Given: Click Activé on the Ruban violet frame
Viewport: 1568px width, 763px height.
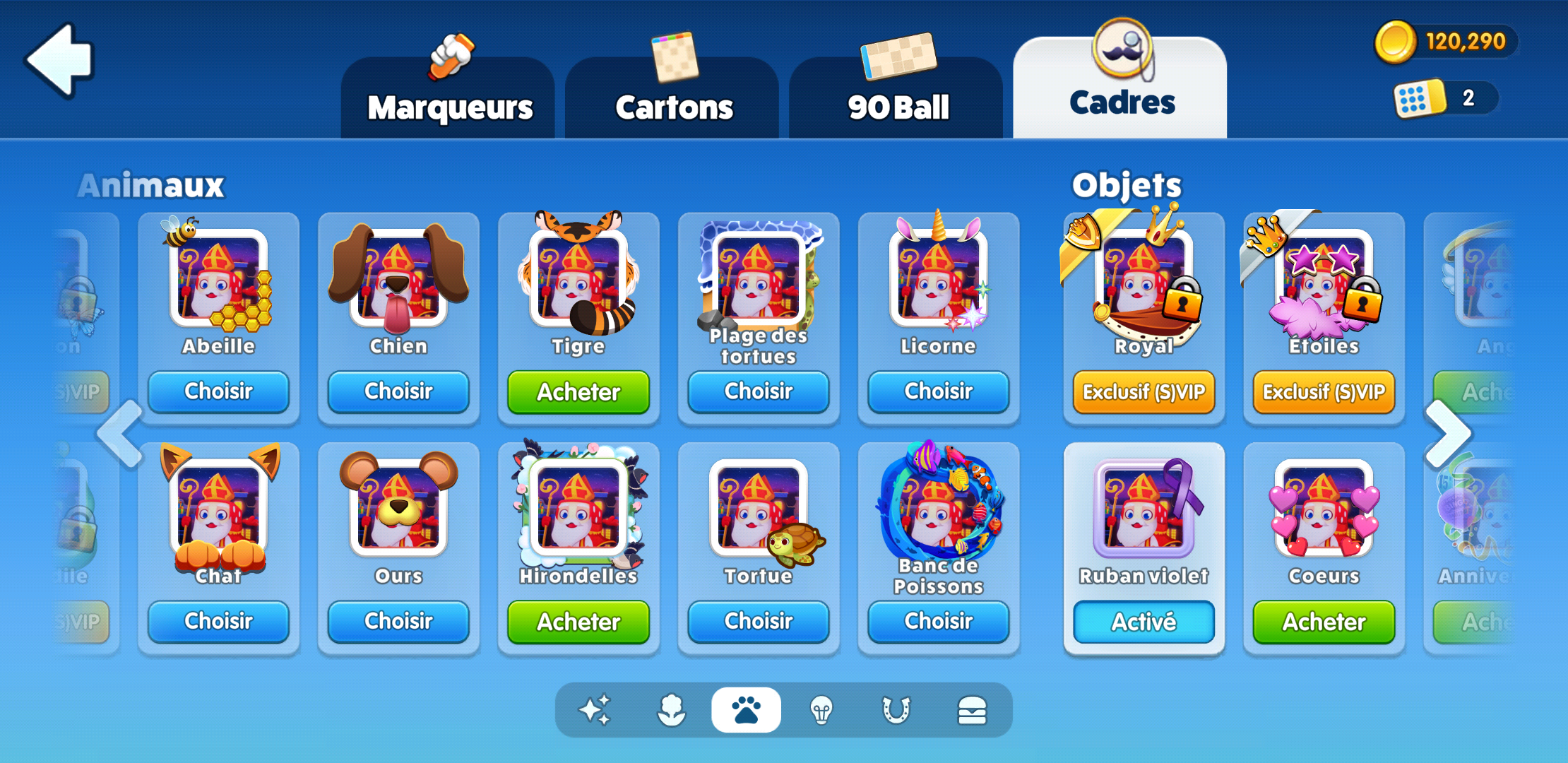Looking at the screenshot, I should point(1144,622).
